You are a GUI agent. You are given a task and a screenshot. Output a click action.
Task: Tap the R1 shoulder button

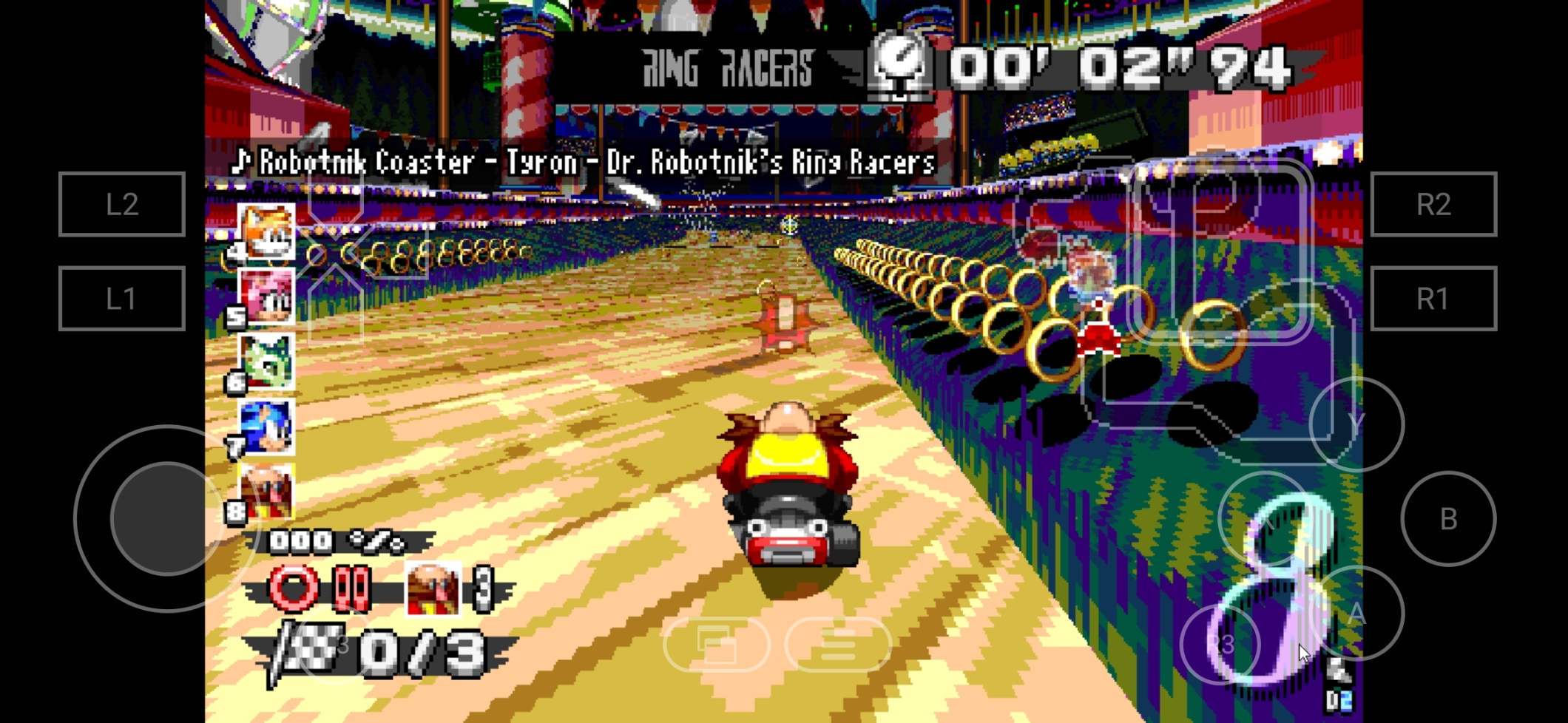pyautogui.click(x=1433, y=299)
